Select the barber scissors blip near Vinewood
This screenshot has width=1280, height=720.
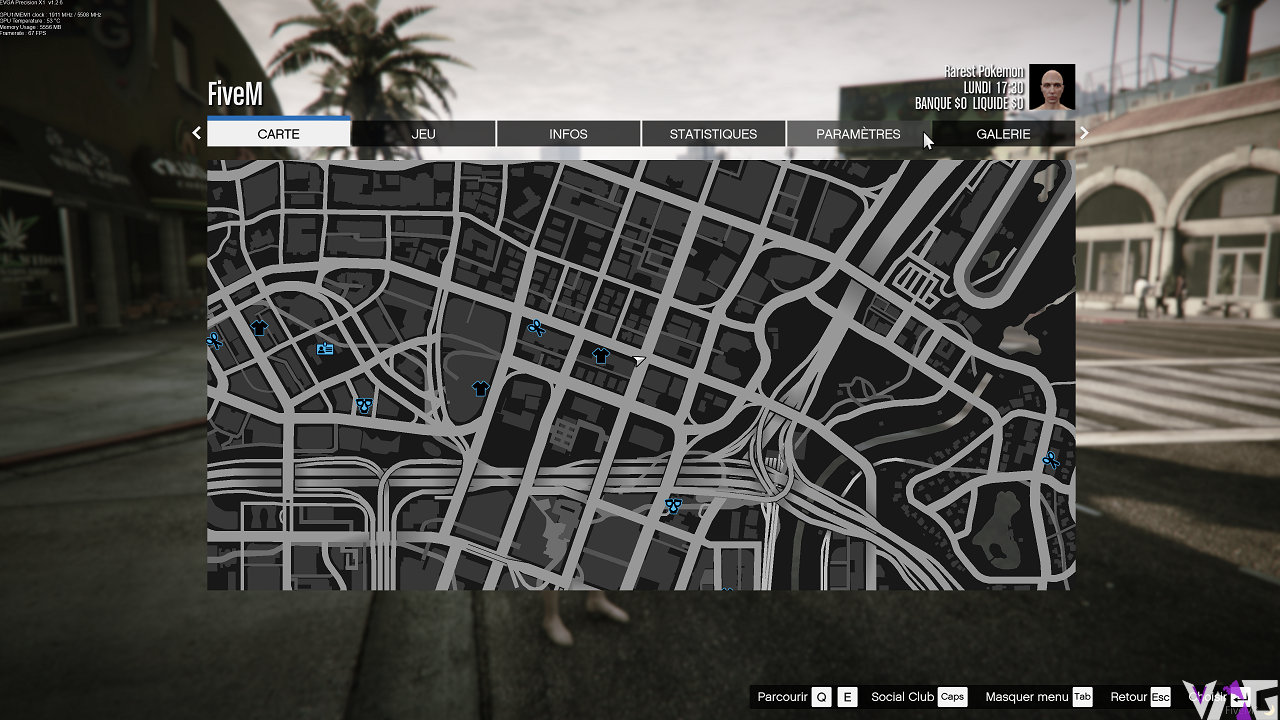point(536,327)
